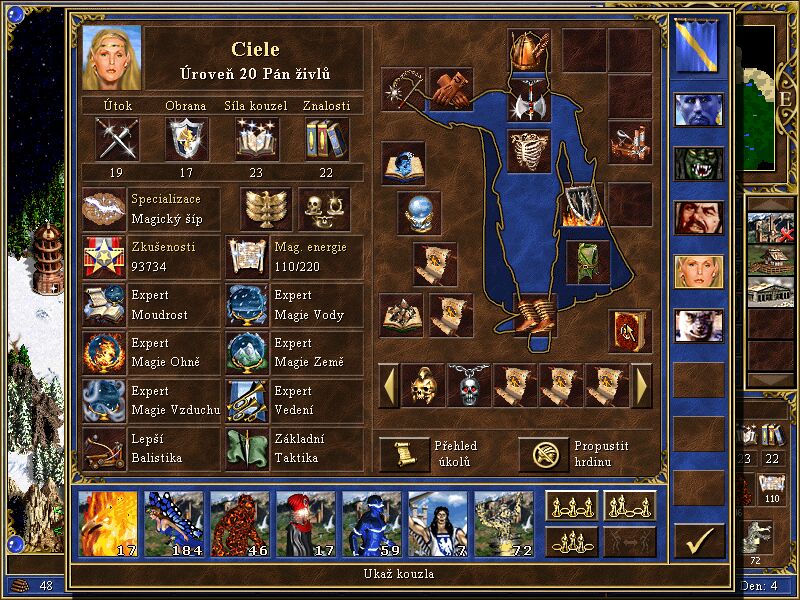Open the Přehled úkolů quest log

click(x=403, y=454)
